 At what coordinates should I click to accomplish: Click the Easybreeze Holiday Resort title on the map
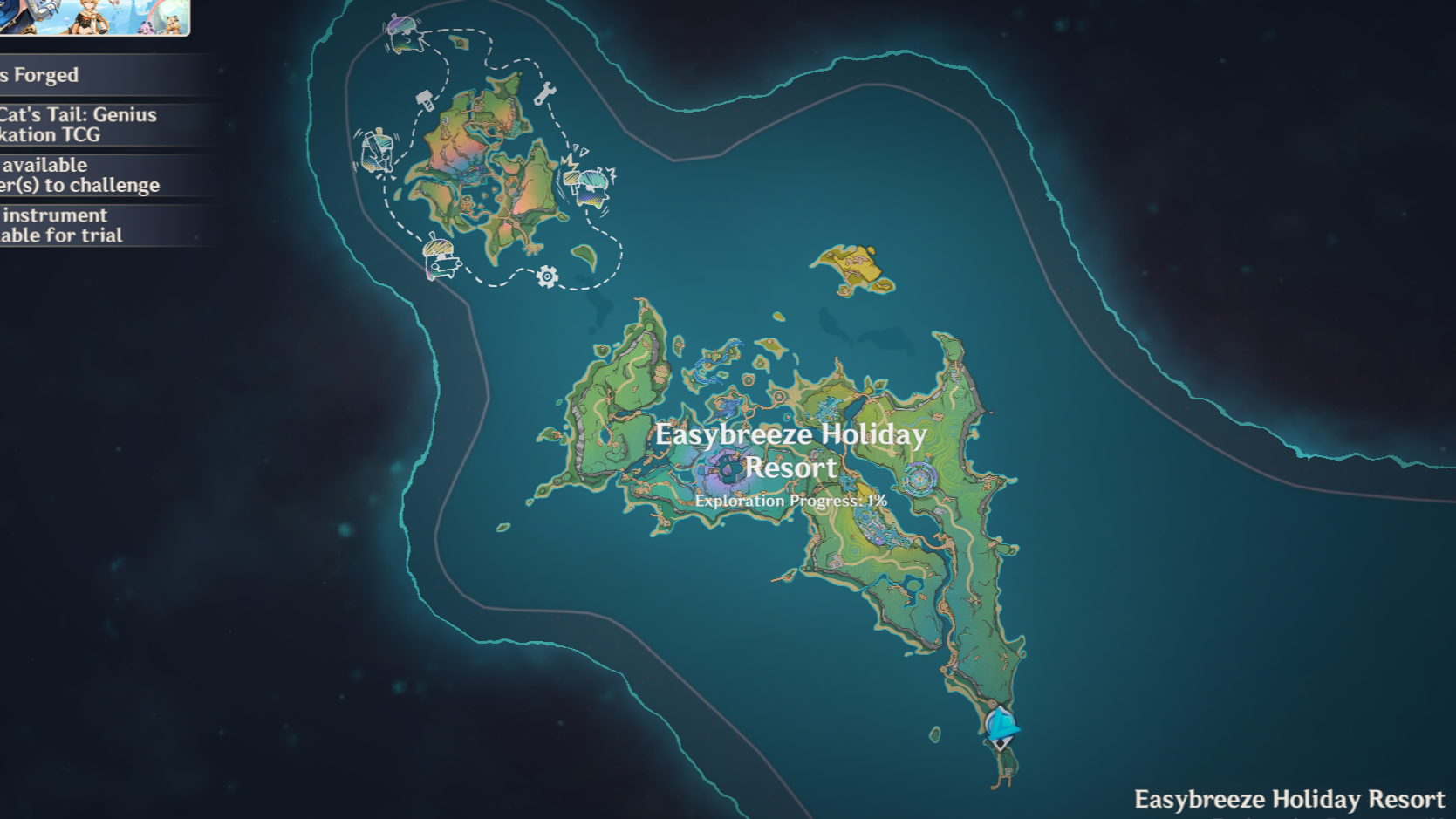790,450
